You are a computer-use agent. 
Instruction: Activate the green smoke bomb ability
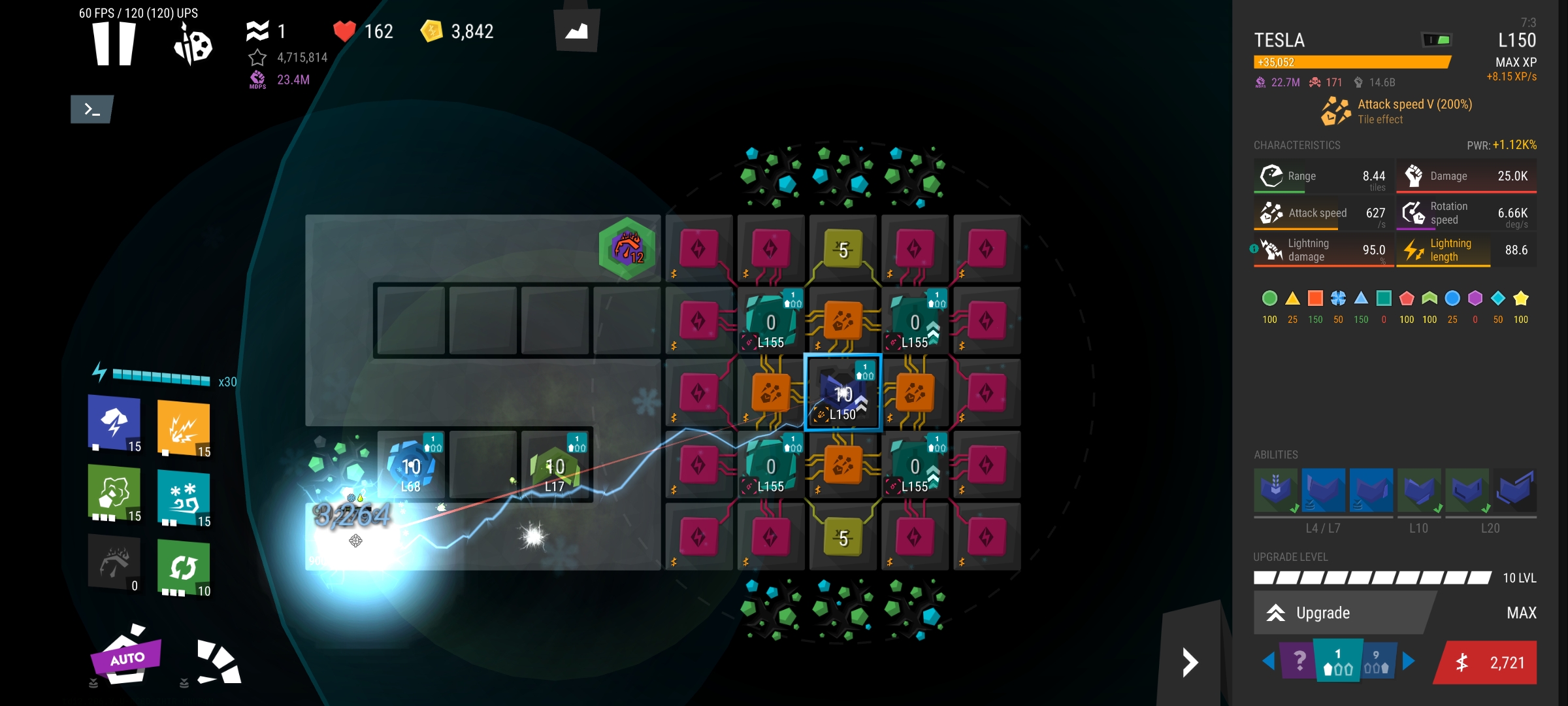click(114, 493)
